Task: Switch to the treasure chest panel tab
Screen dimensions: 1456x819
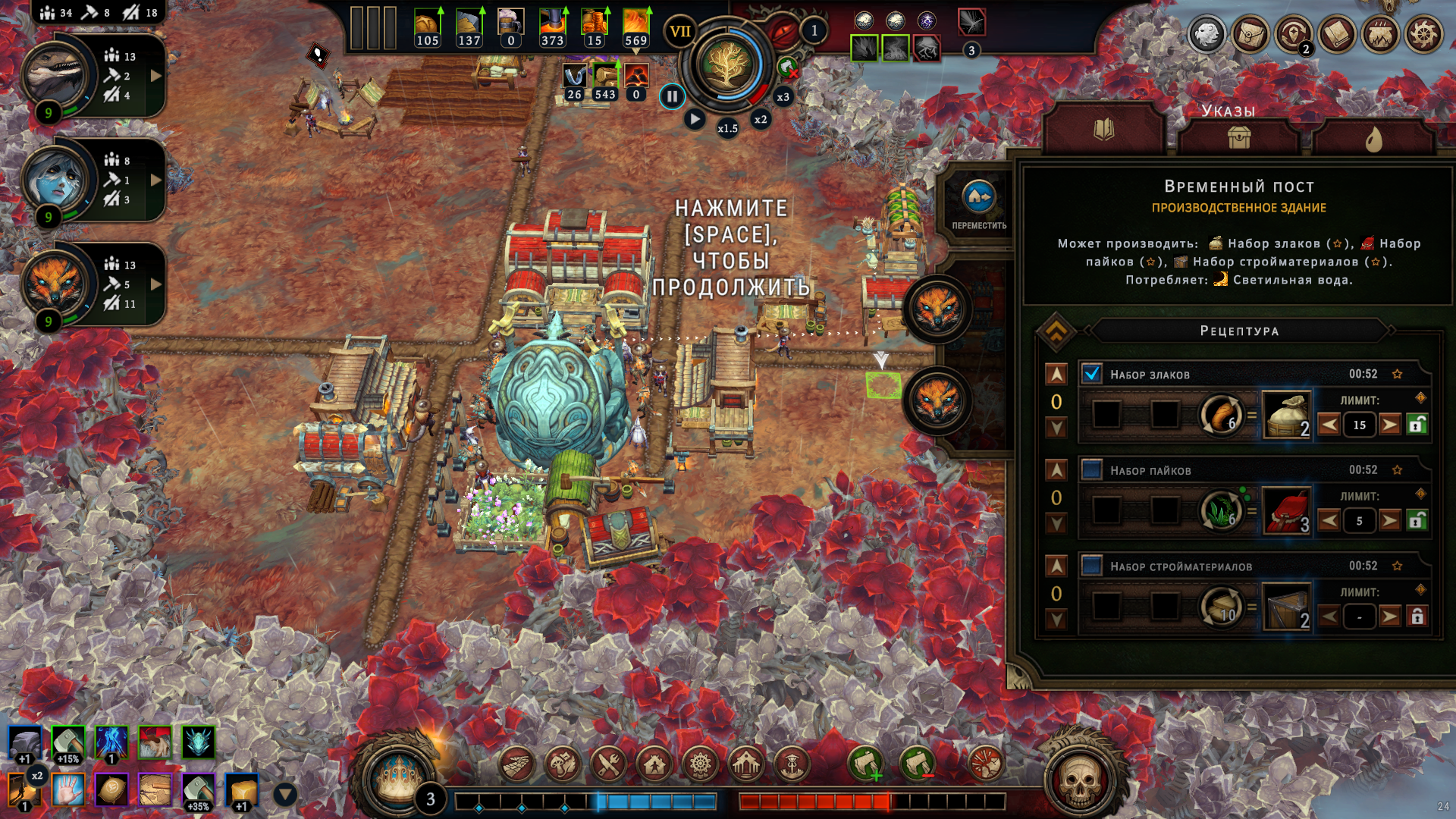Action: pyautogui.click(x=1239, y=138)
